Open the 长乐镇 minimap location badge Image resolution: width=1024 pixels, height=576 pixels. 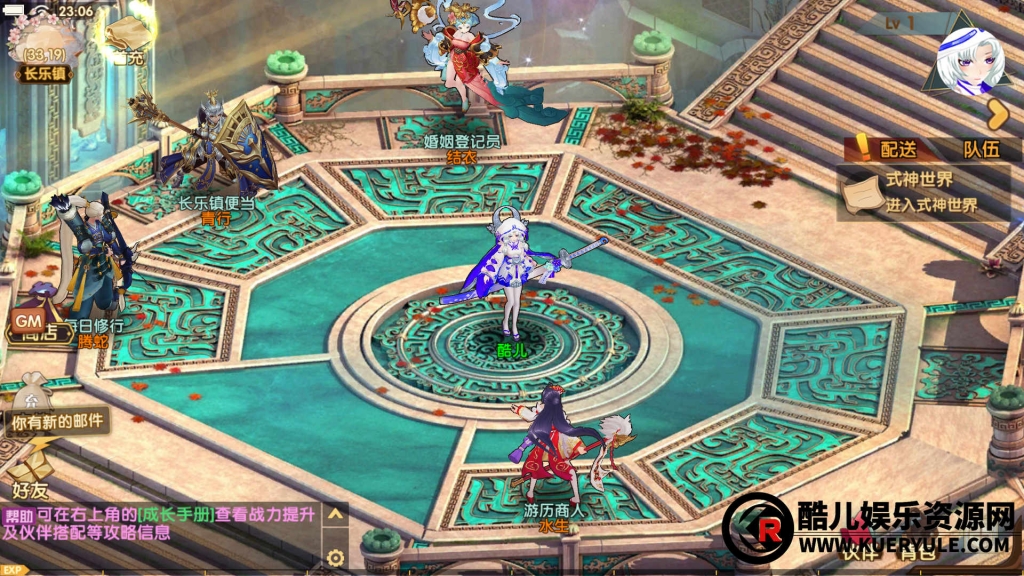[x=42, y=72]
